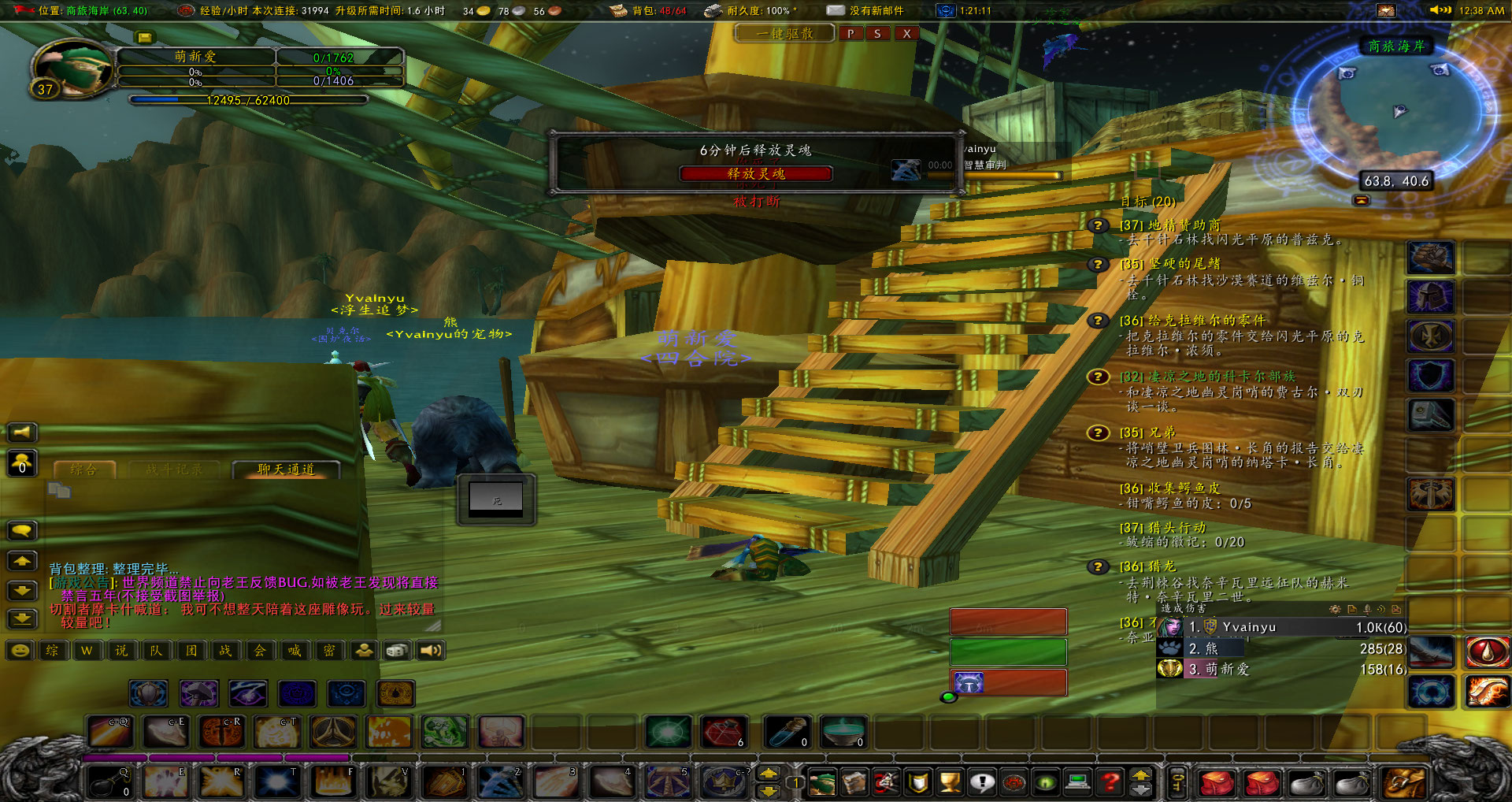1512x802 pixels.
Task: Open the damage meter's gear settings icon
Action: [1335, 609]
